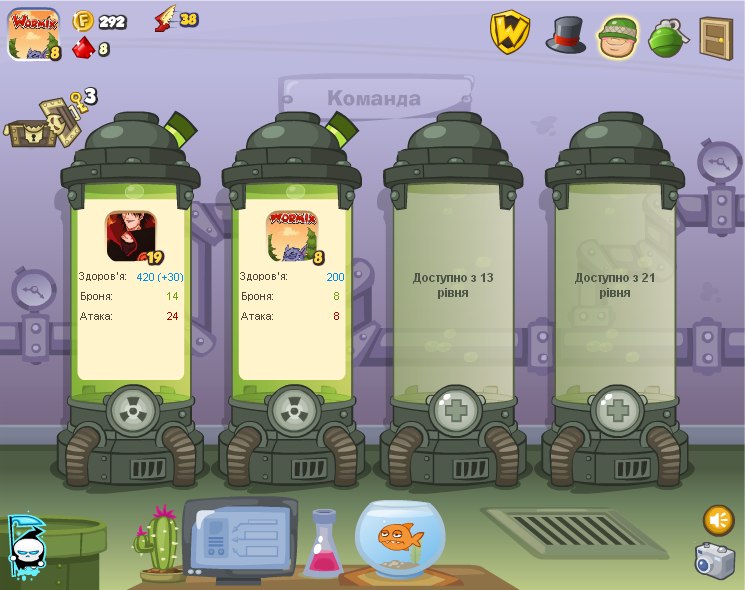Viewport: 745px width, 590px height.
Task: Select the Wormix cat teammate portrait
Action: coord(293,235)
